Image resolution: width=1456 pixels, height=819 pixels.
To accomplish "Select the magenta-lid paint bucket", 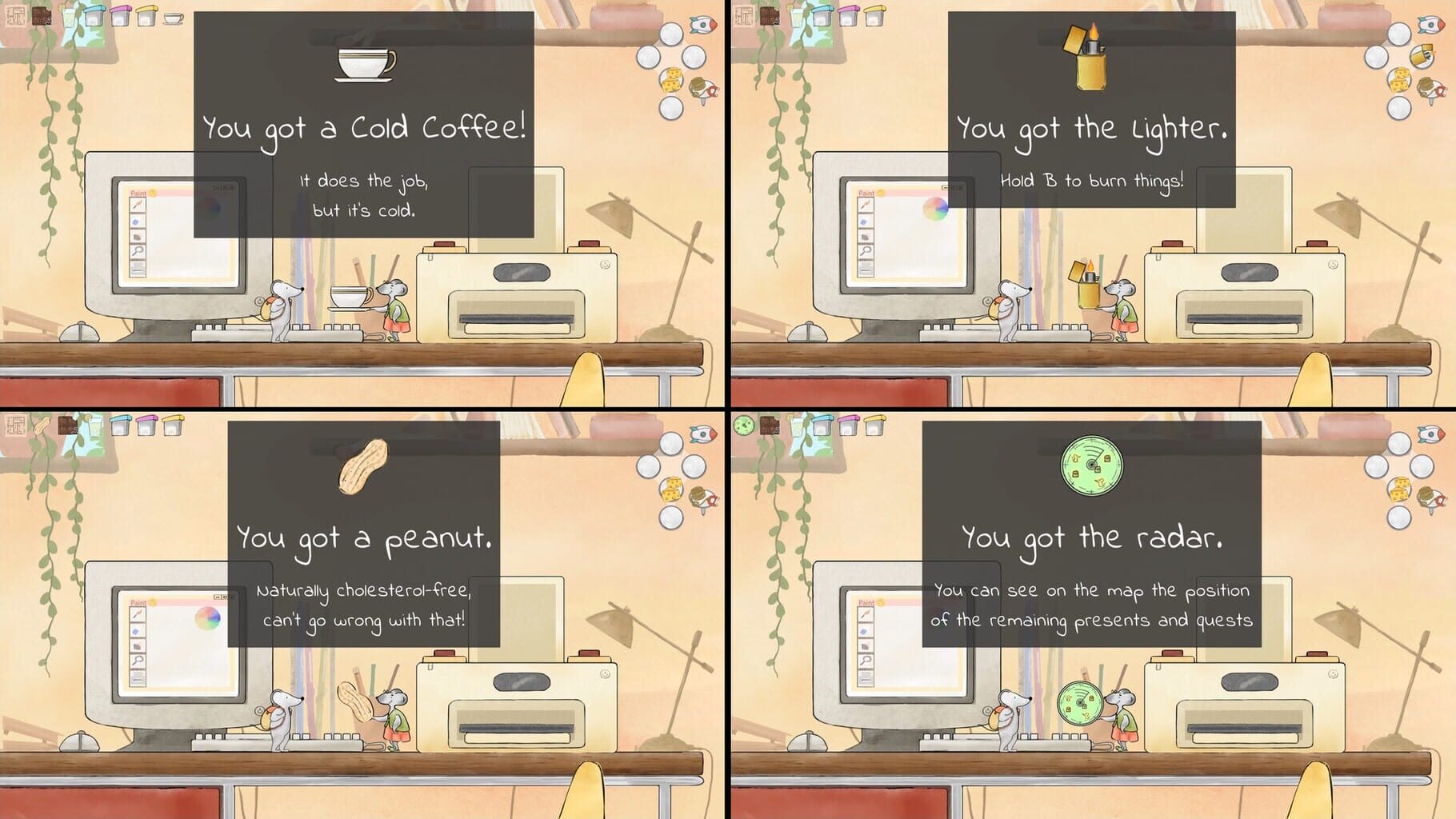I will tap(121, 17).
